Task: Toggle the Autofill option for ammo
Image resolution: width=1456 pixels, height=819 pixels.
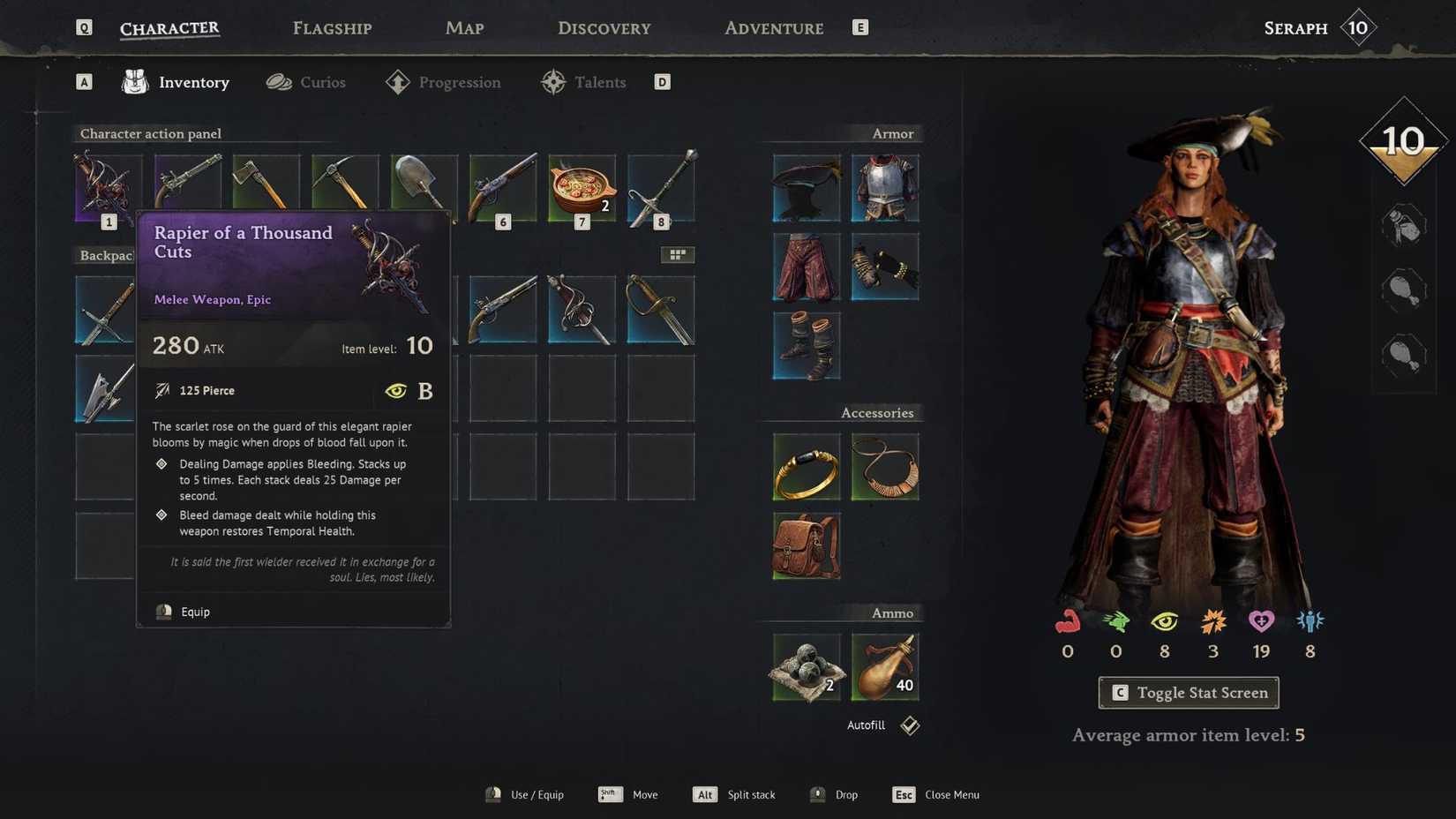Action: 909,725
